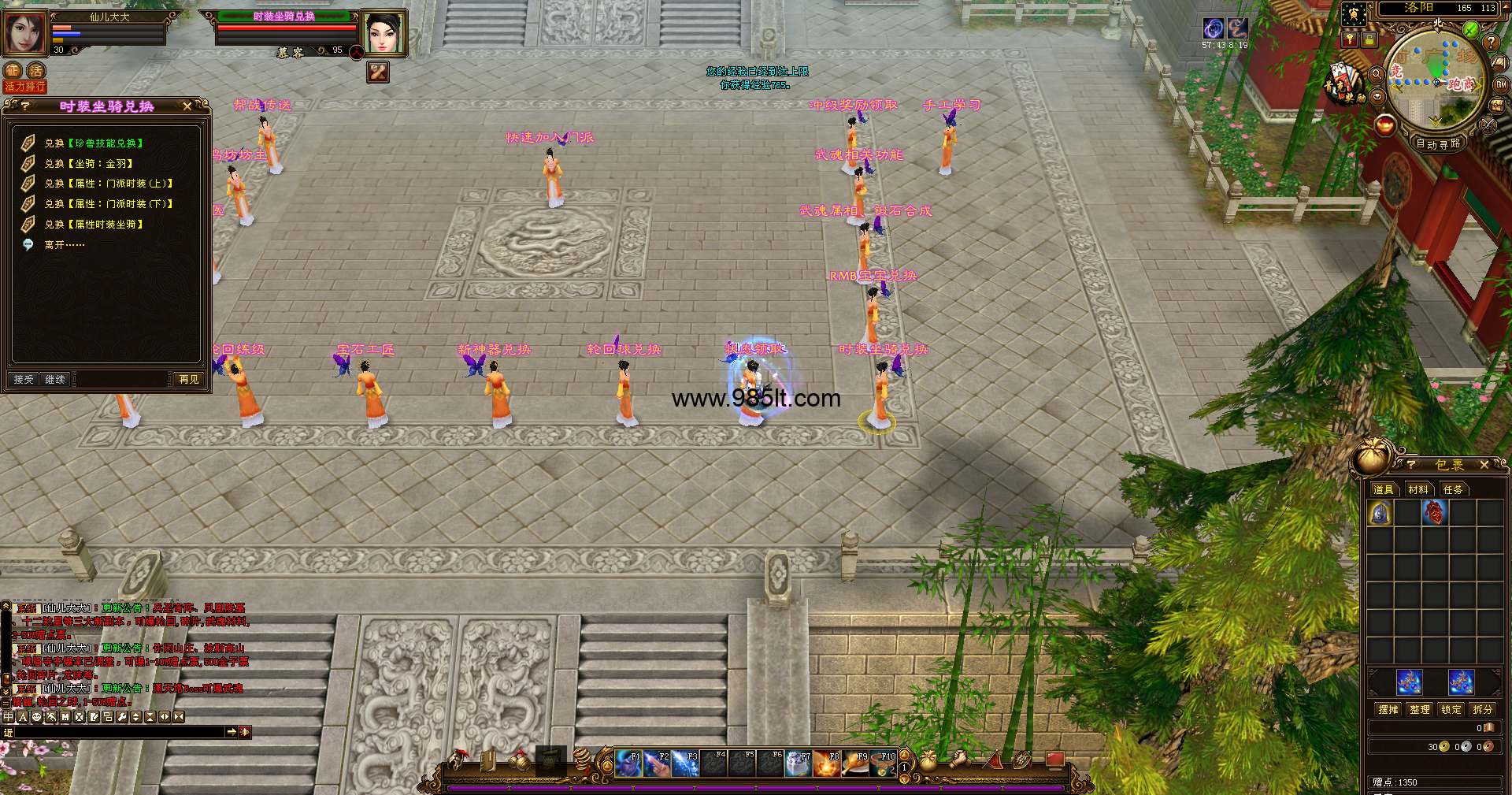
Task: Open 摆摊 stall setup button
Action: 1388,710
